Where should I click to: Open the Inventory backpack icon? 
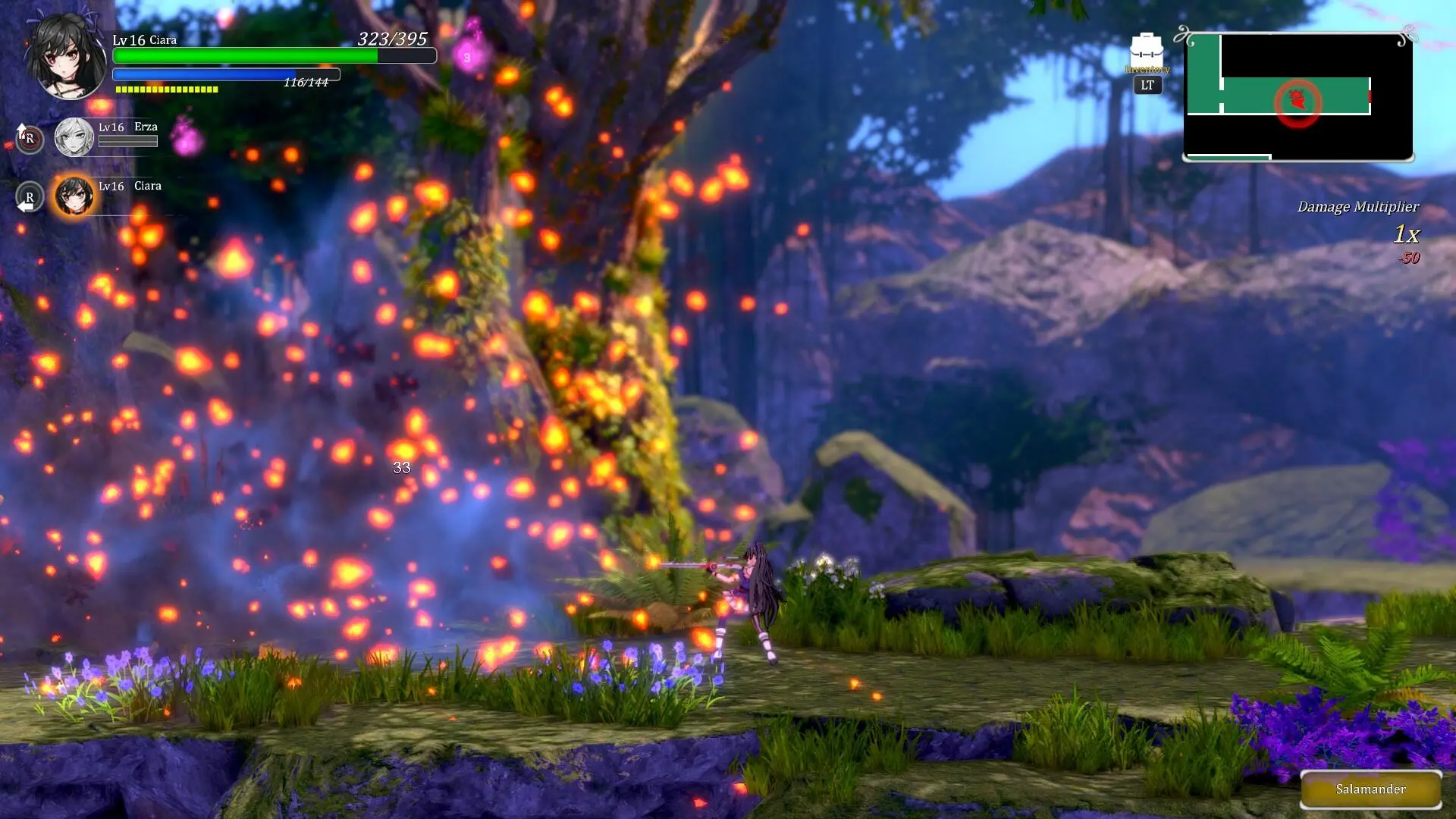[1146, 52]
